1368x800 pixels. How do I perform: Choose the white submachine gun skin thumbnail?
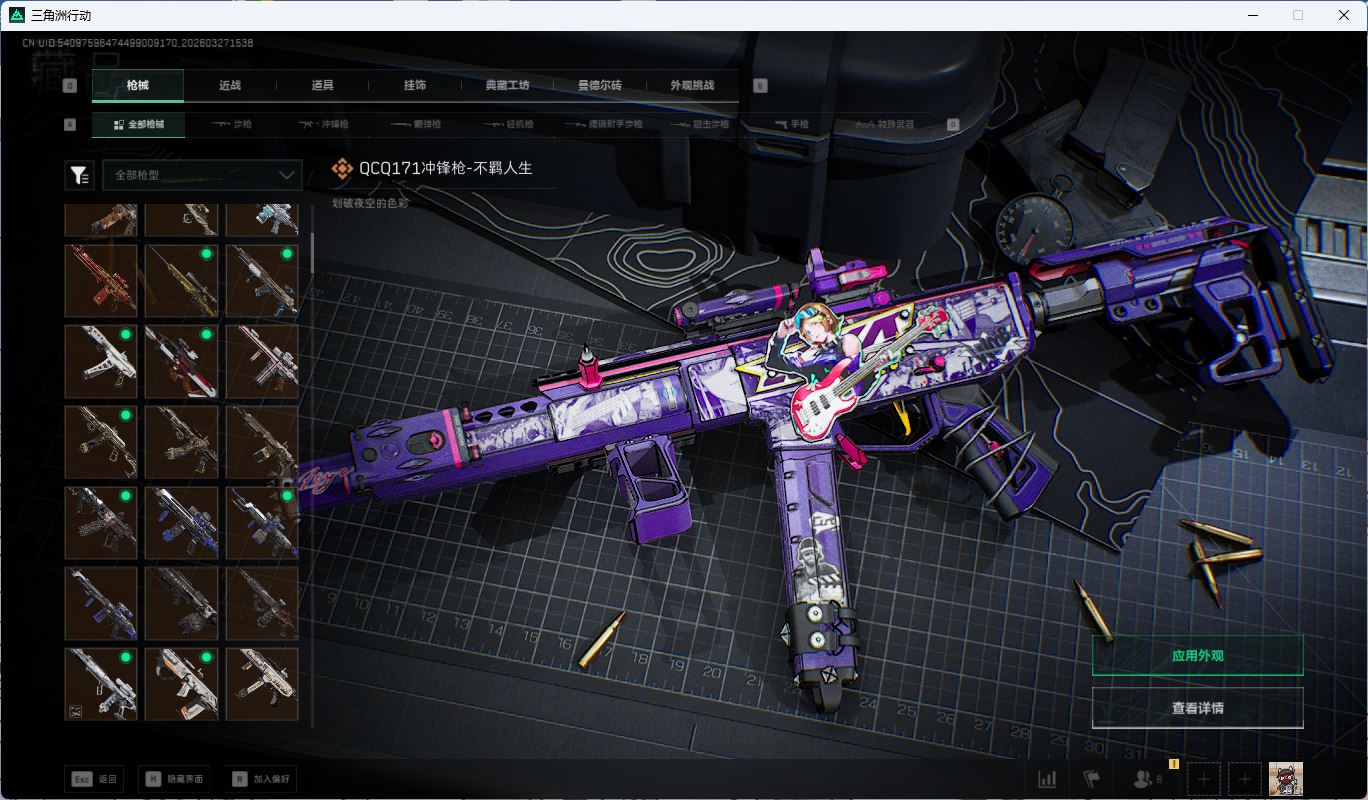(x=101, y=361)
